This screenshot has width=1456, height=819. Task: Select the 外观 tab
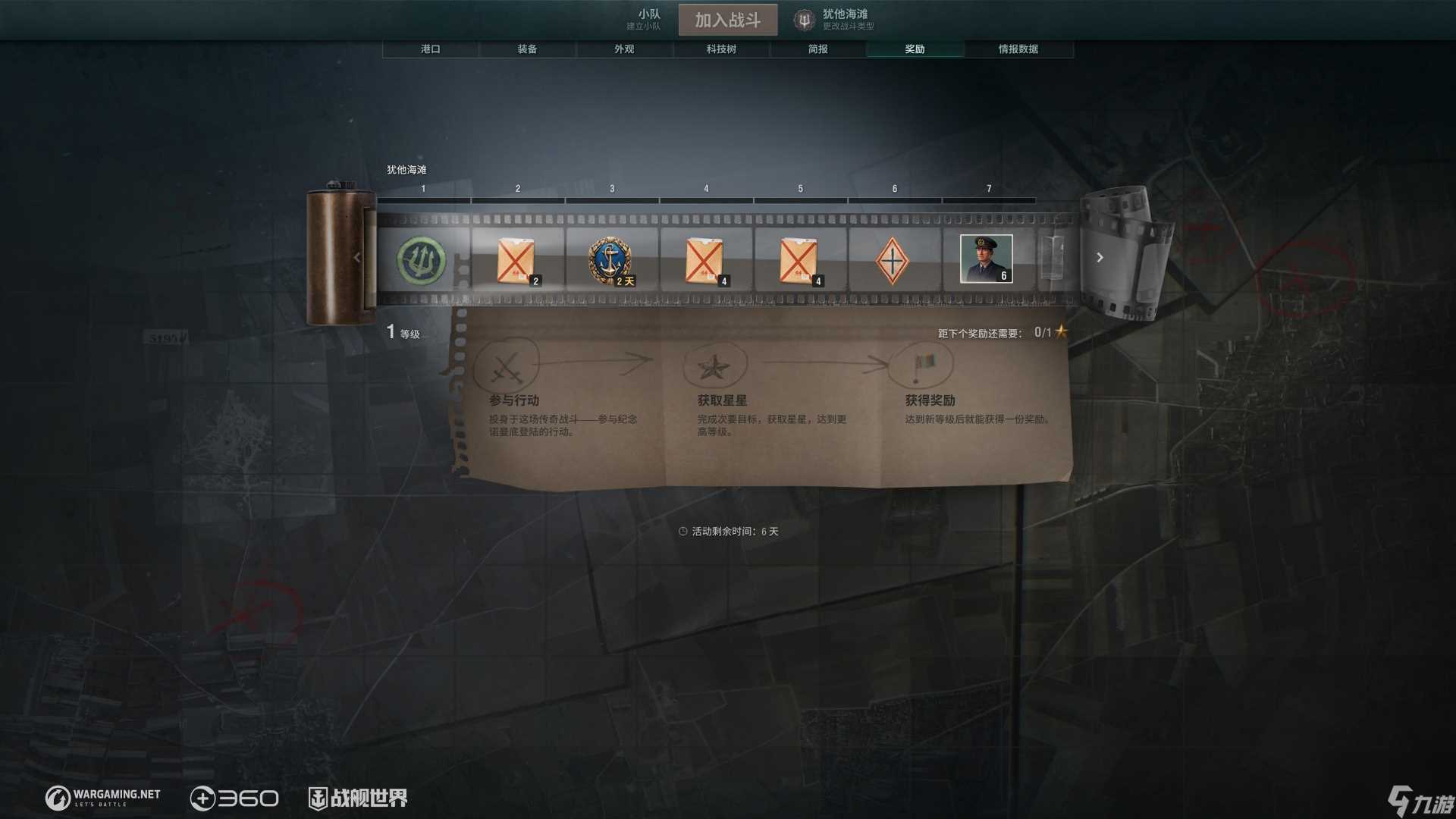(x=624, y=49)
